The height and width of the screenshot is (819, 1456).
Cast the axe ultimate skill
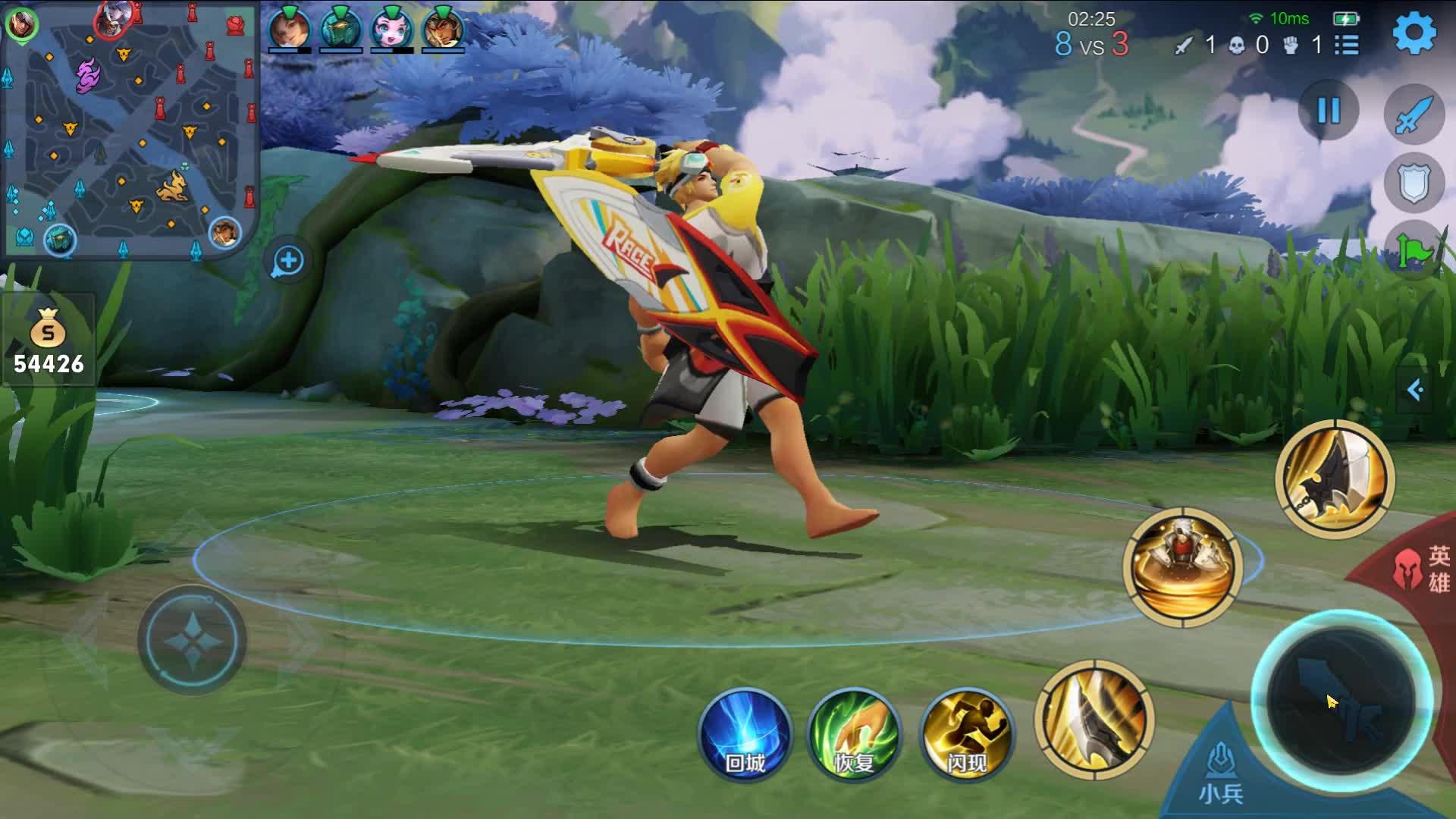(1335, 479)
